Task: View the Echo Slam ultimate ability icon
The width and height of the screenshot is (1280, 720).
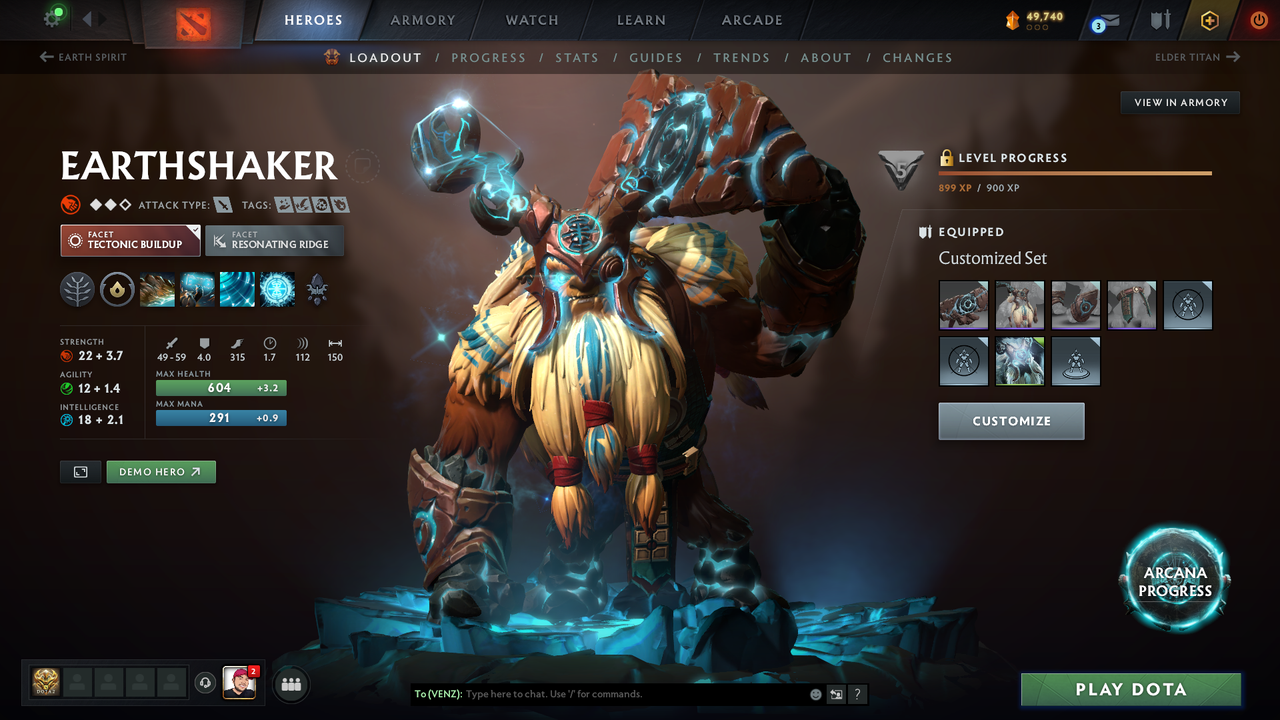Action: click(277, 290)
